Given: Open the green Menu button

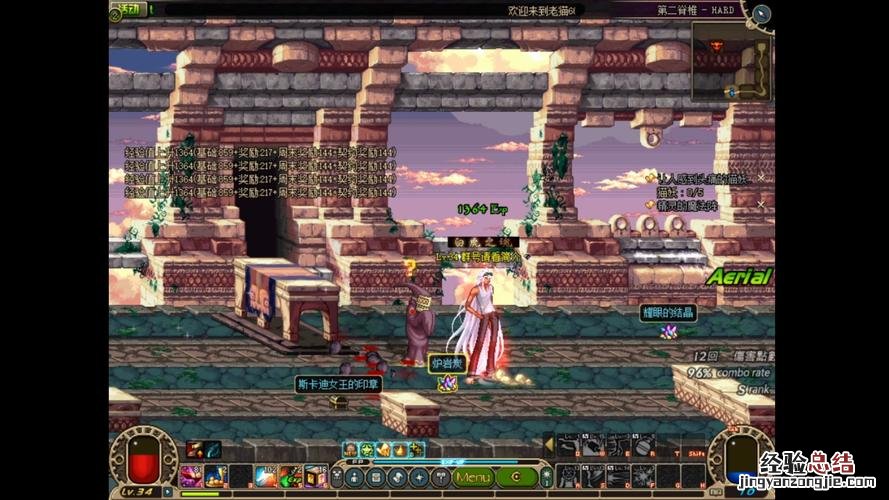Looking at the screenshot, I should (473, 477).
